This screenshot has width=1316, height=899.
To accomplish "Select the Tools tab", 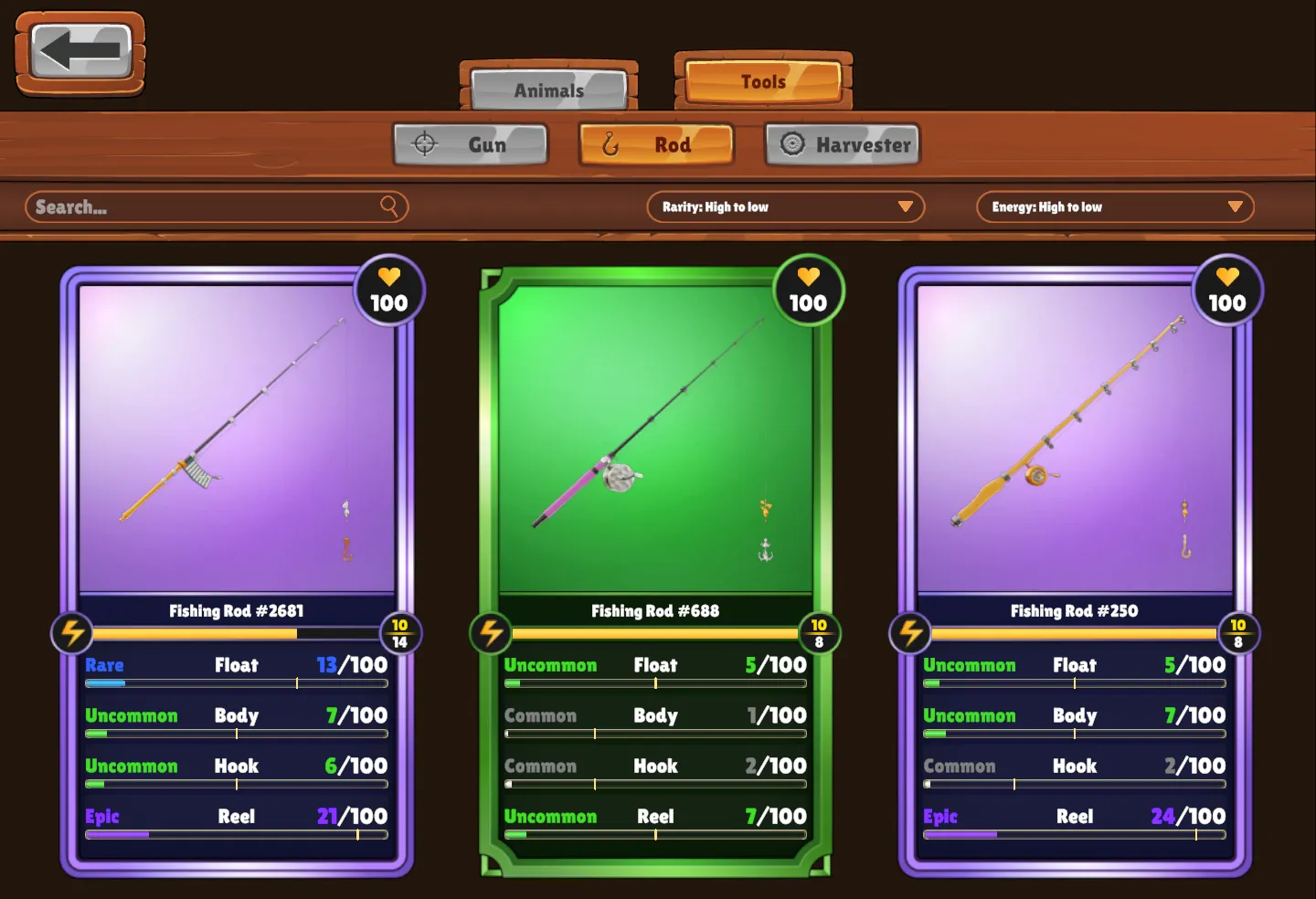I will (x=763, y=81).
